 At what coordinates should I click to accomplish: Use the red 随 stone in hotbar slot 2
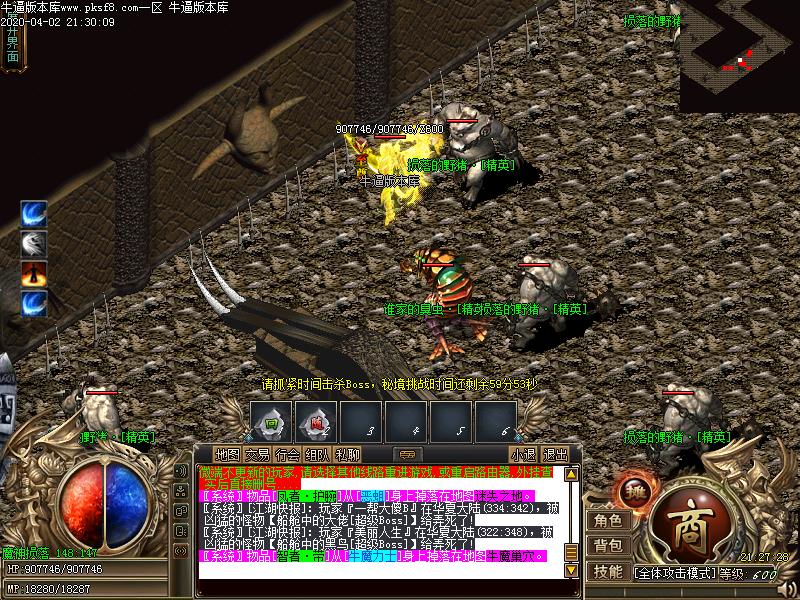pos(315,420)
